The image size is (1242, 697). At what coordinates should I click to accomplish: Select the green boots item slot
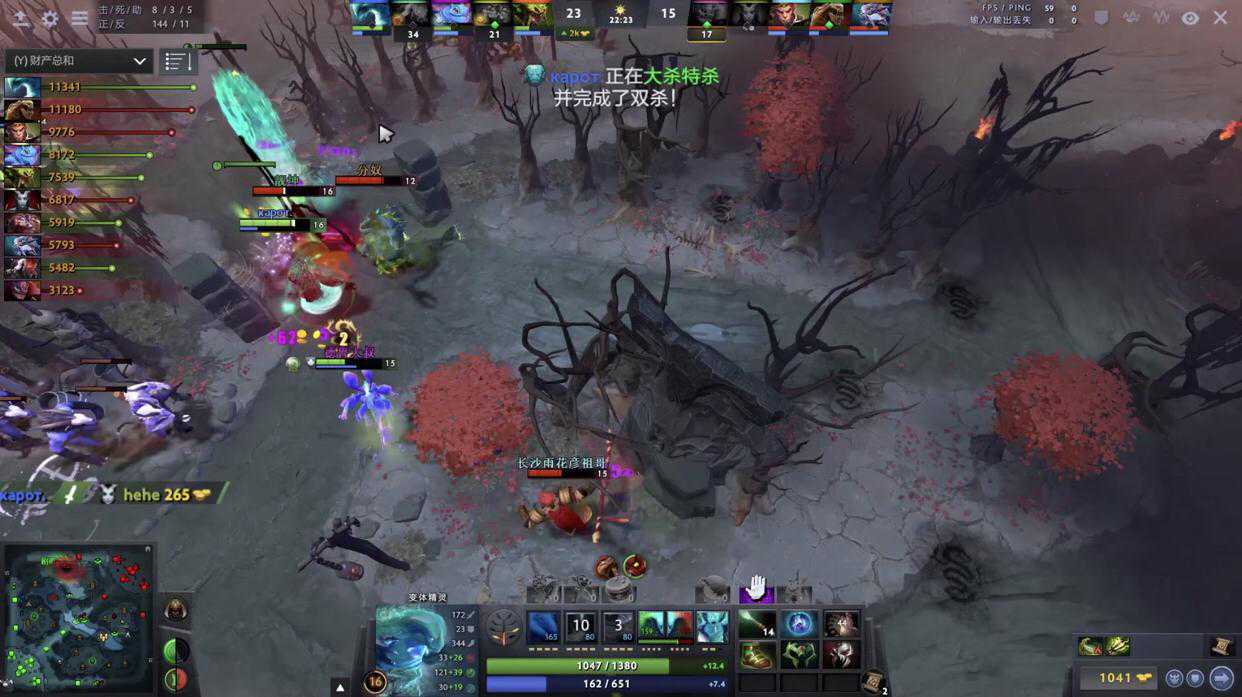(x=757, y=656)
